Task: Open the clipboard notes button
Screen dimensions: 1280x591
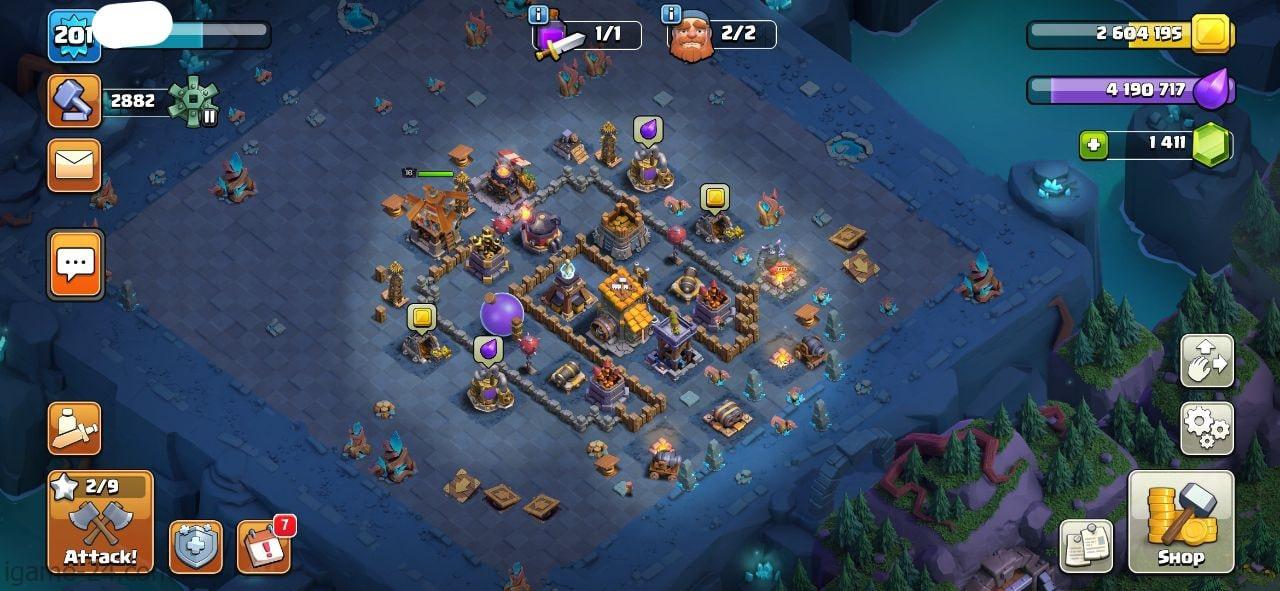Action: [1086, 546]
